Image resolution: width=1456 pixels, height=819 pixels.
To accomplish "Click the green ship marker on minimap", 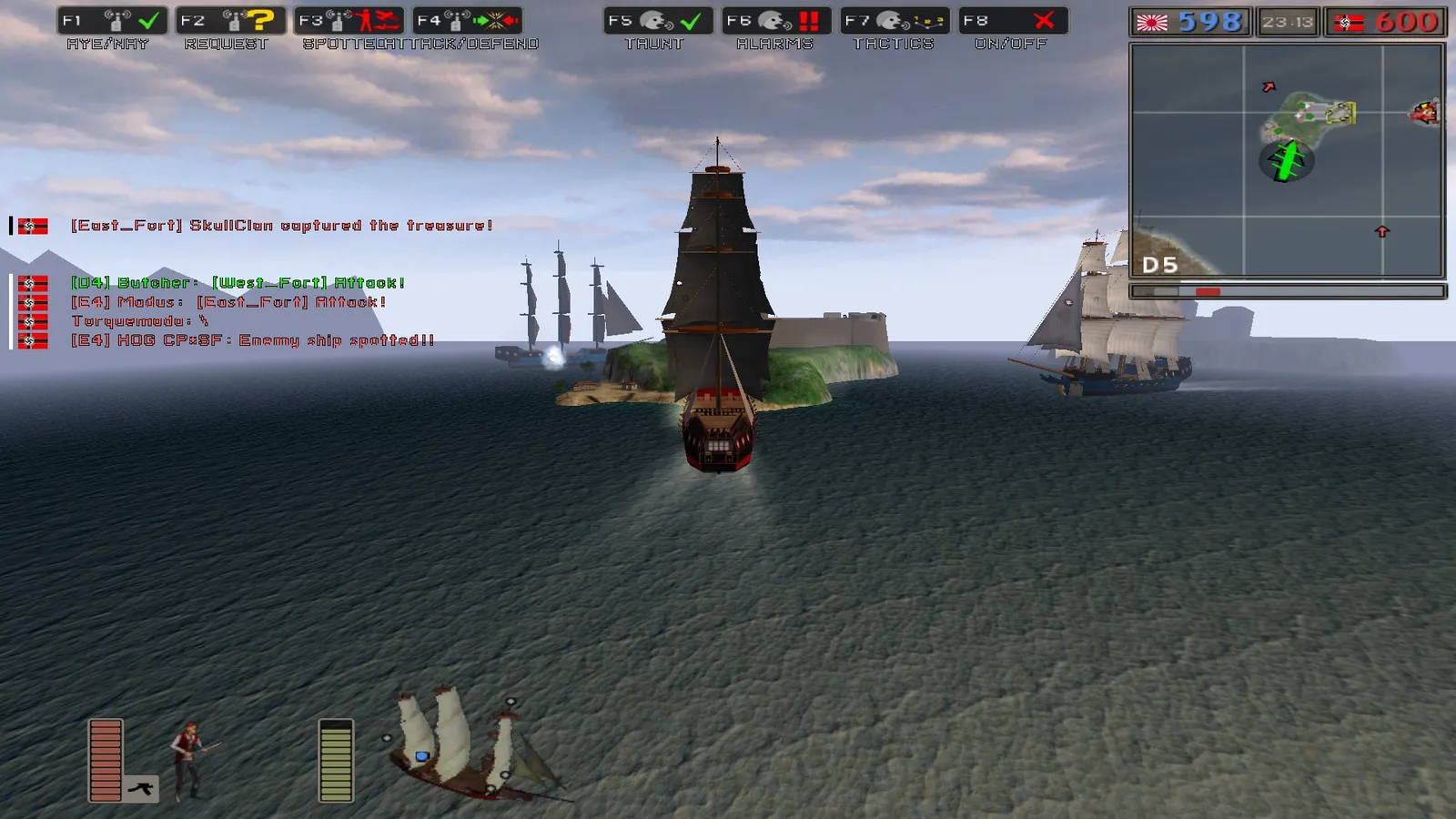I will click(x=1286, y=161).
